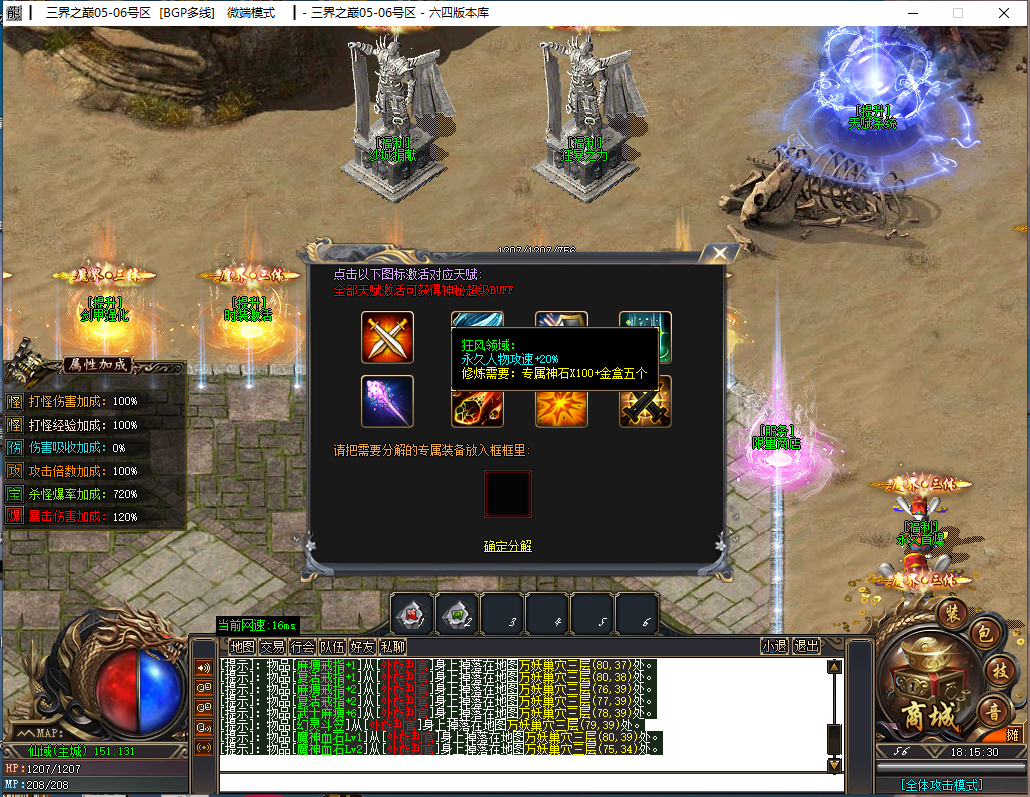Click the 小退 logout button
The height and width of the screenshot is (797, 1030).
click(774, 646)
